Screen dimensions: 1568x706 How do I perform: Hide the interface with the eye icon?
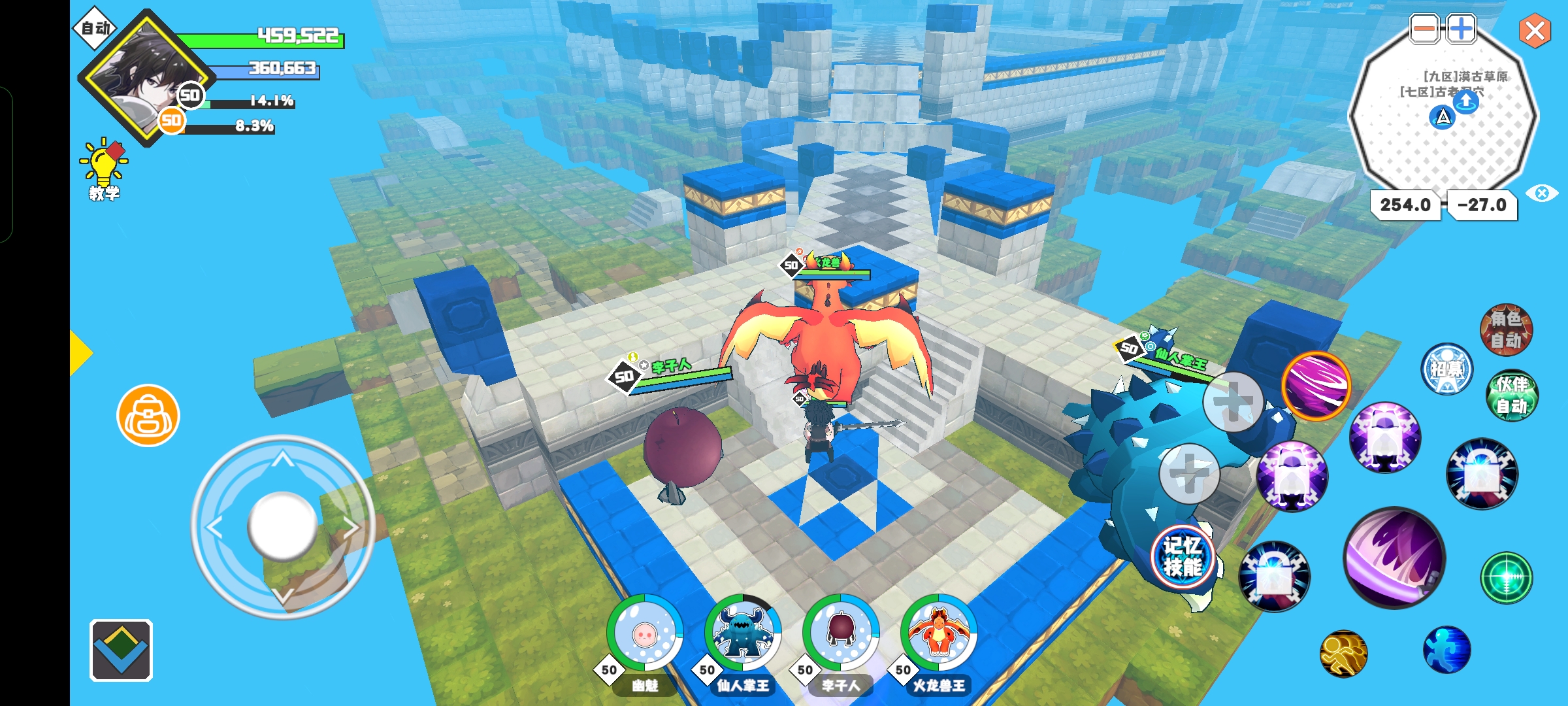1542,193
